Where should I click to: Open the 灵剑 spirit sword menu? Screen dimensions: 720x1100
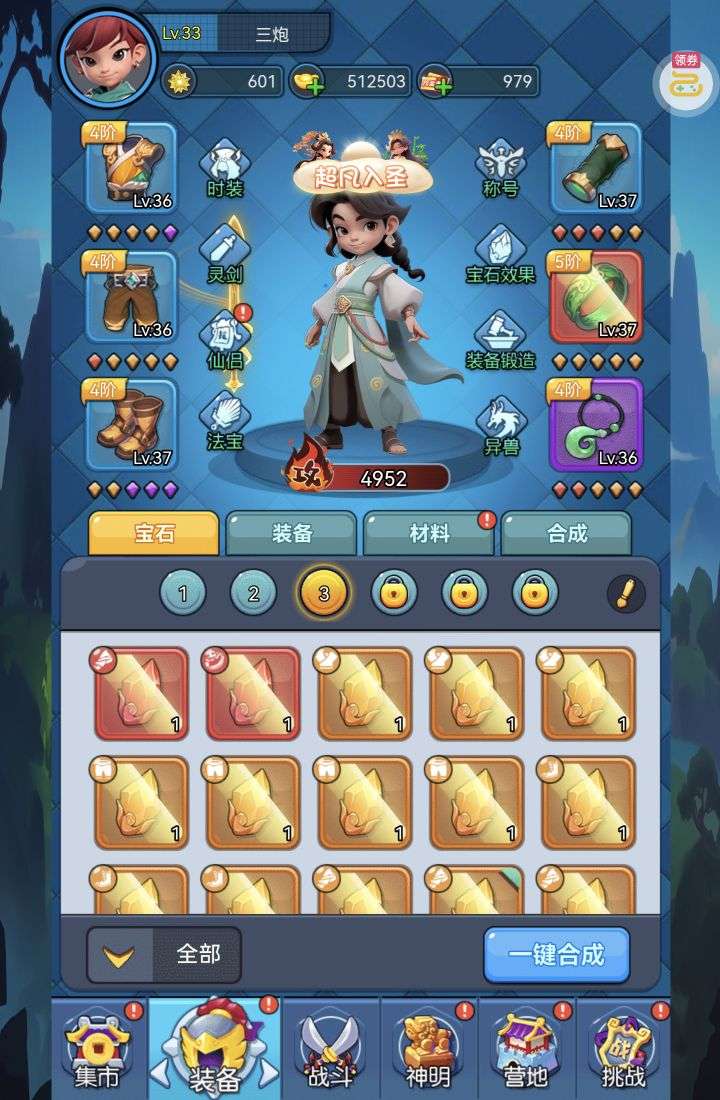click(x=224, y=252)
